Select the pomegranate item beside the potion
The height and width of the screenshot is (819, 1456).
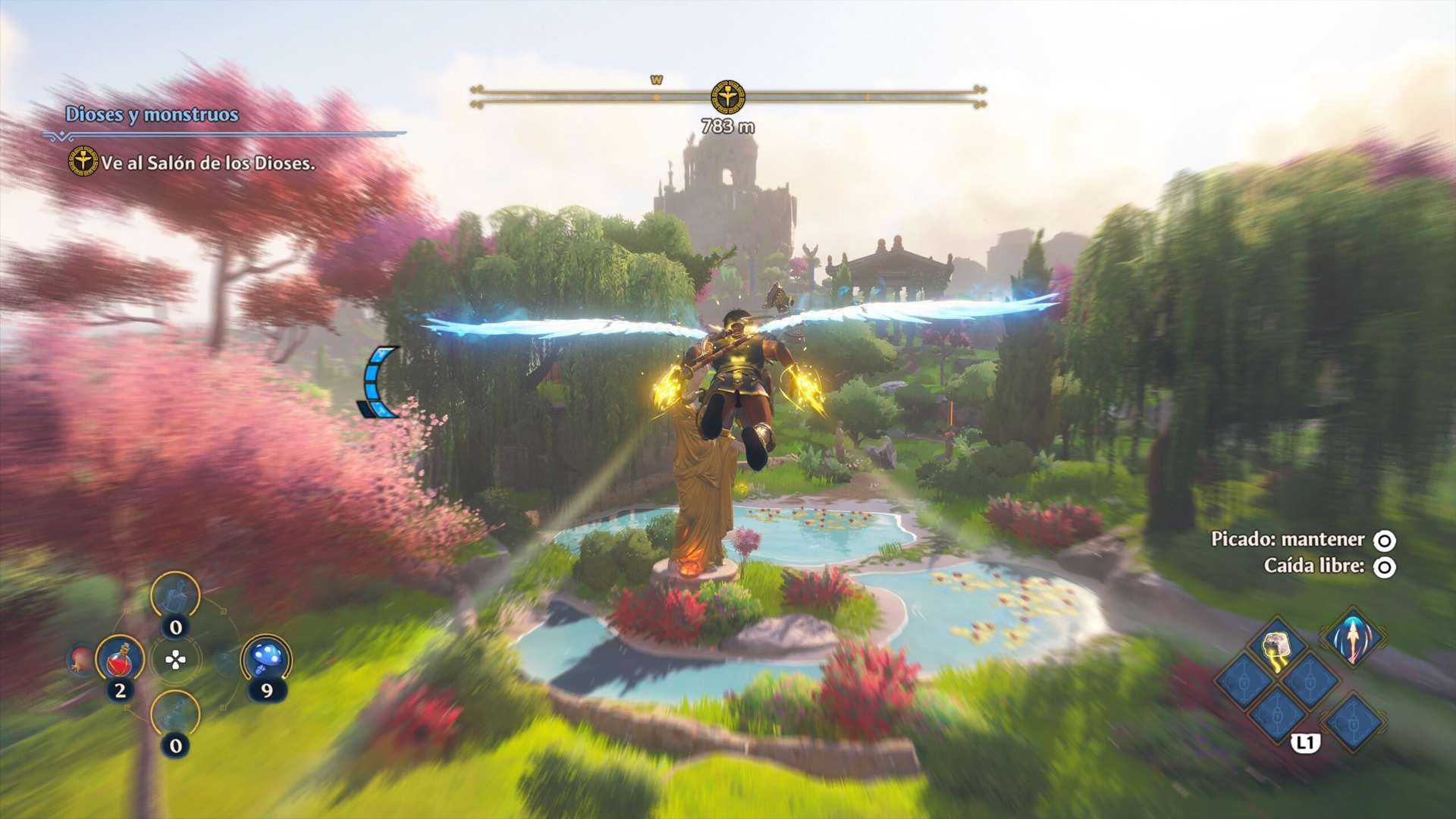pyautogui.click(x=81, y=658)
